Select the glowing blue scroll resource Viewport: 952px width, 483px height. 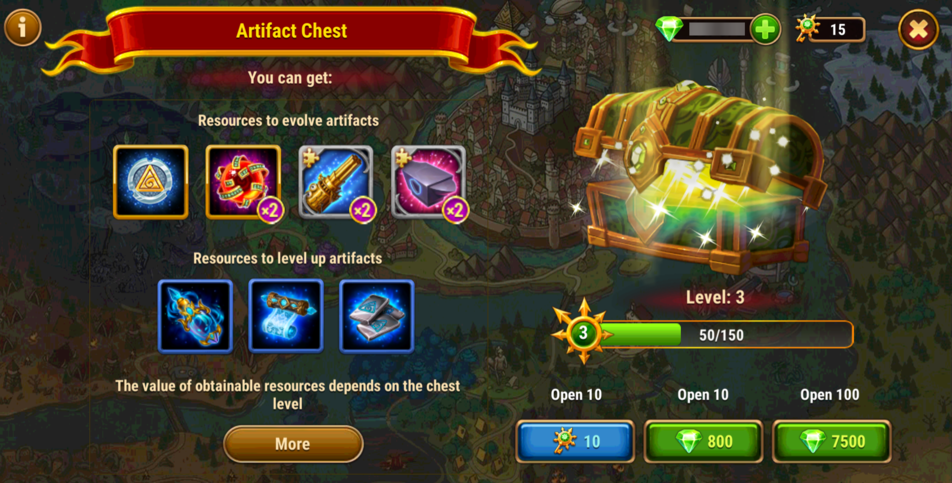pos(286,316)
